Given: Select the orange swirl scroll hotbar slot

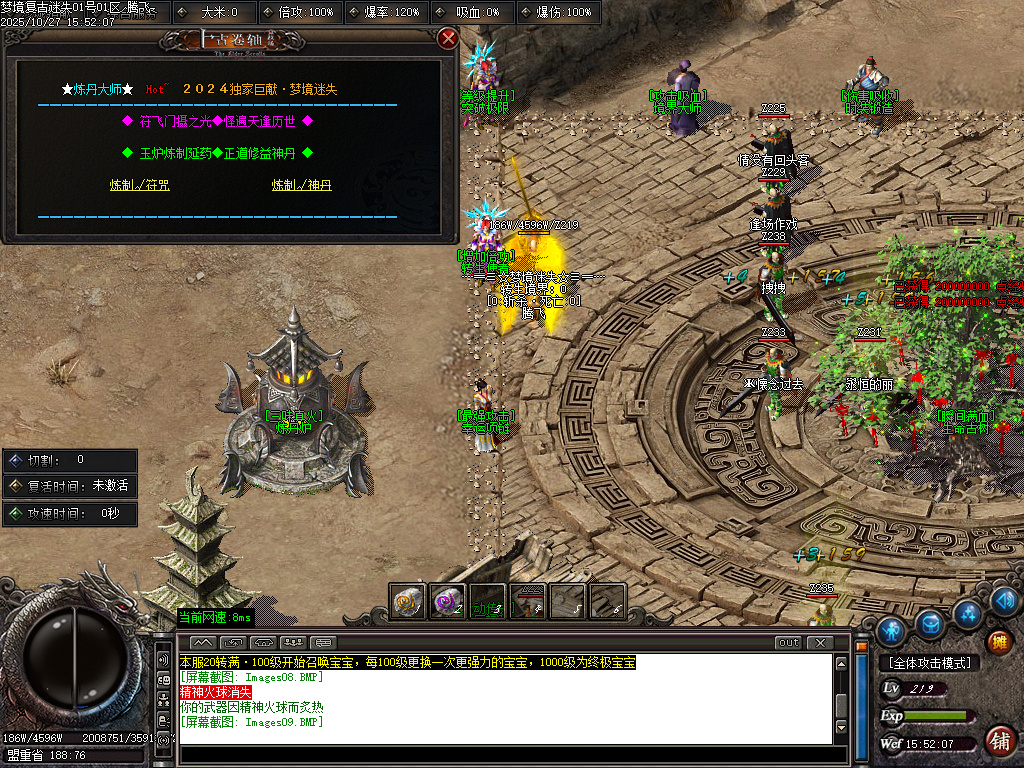Looking at the screenshot, I should tap(407, 601).
